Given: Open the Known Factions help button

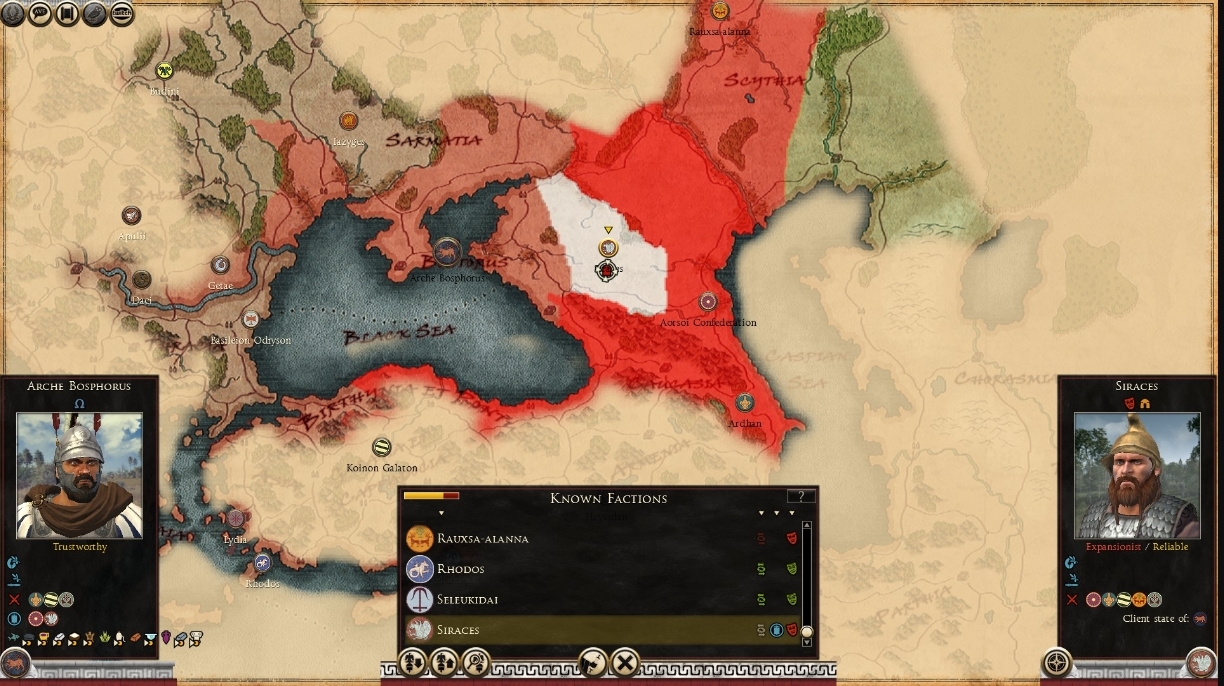Looking at the screenshot, I should [x=801, y=496].
